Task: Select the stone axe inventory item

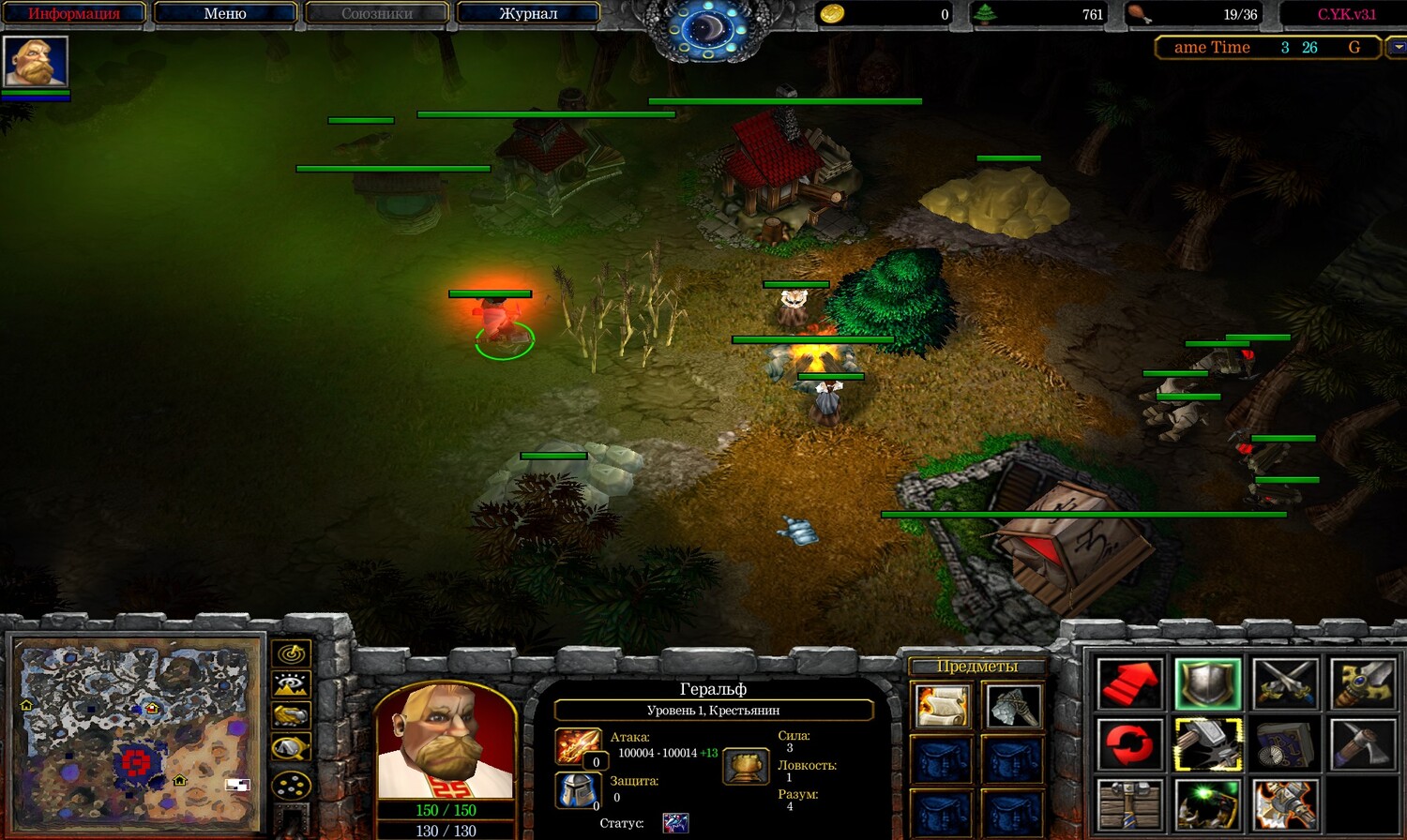Action: (1012, 706)
